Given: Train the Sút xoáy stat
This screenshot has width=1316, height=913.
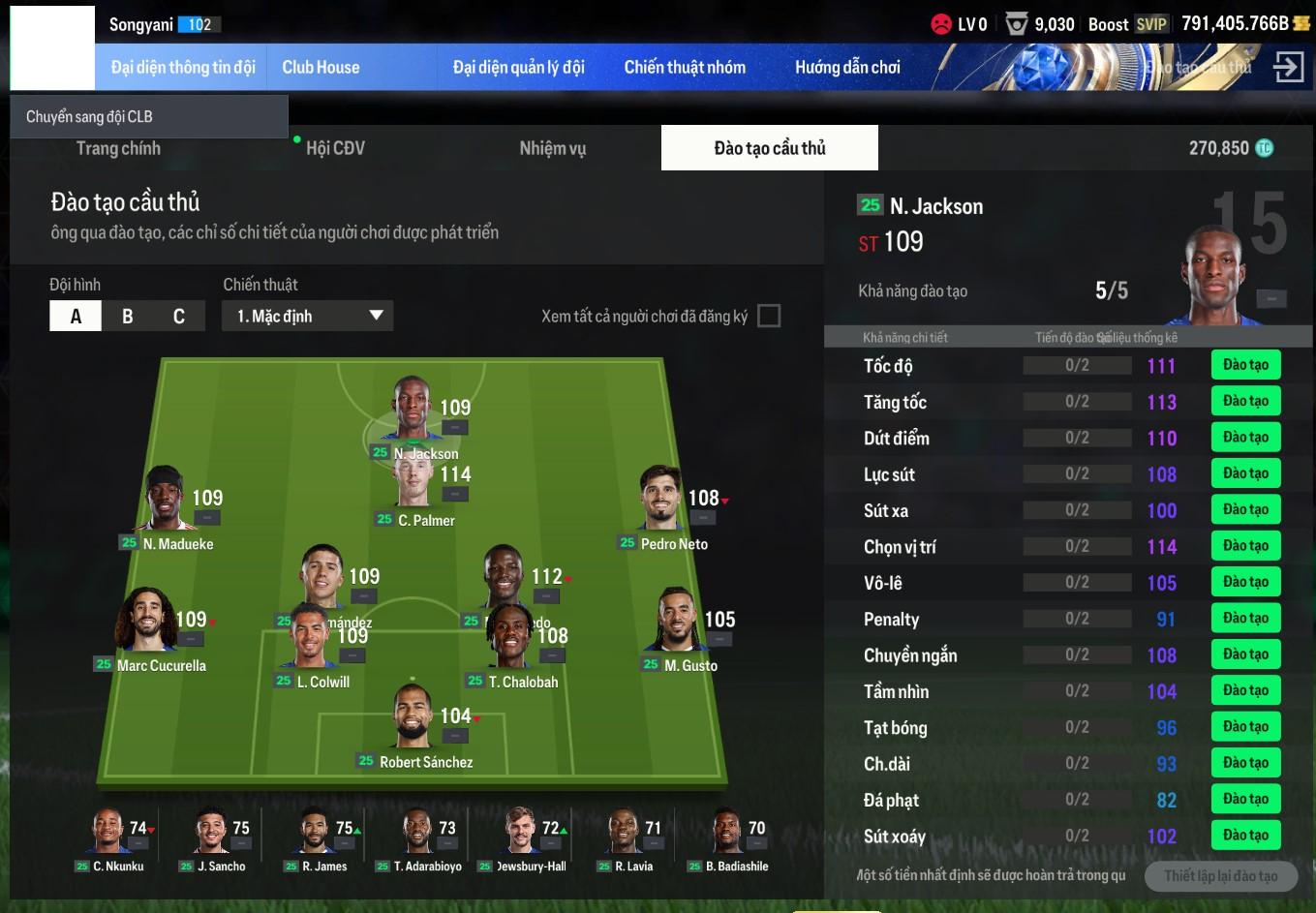Looking at the screenshot, I should coord(1245,836).
